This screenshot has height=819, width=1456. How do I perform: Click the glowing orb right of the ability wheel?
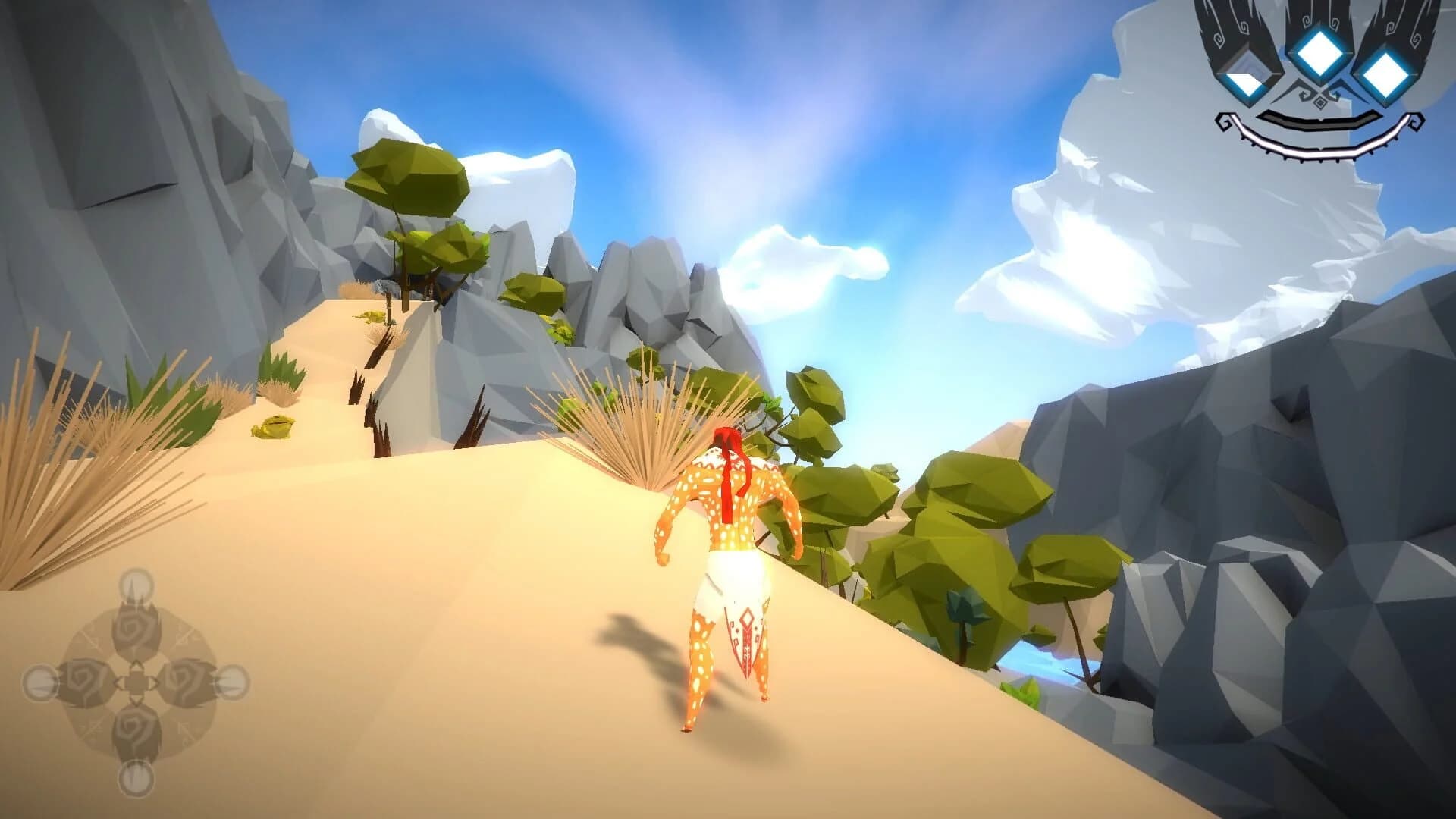point(234,682)
